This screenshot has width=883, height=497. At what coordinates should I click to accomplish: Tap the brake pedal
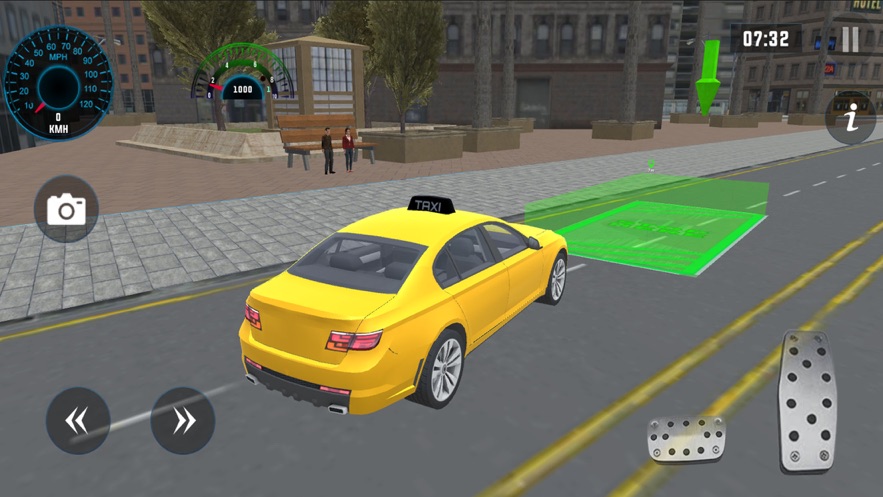coord(686,439)
